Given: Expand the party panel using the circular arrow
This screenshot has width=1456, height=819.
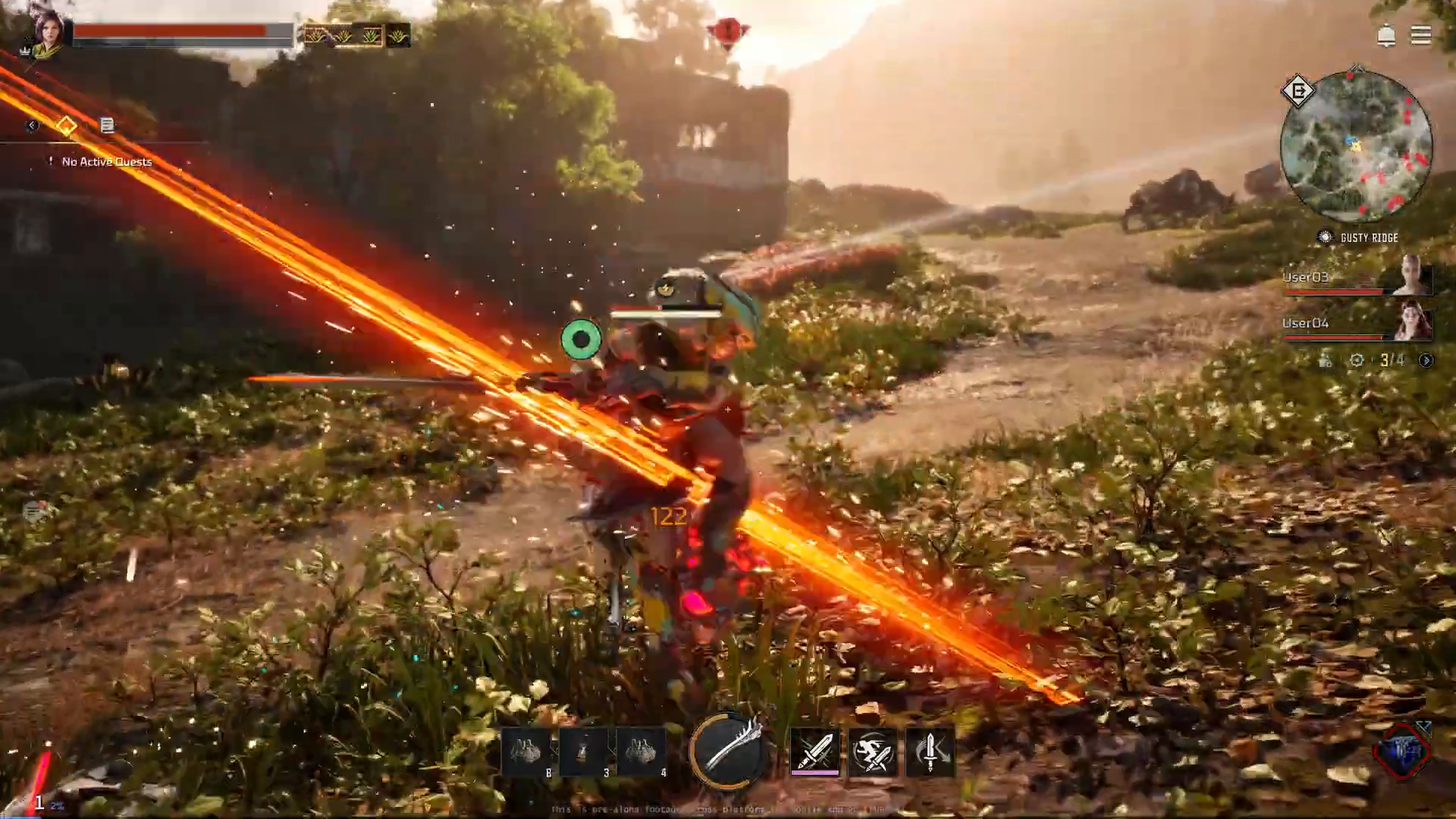Looking at the screenshot, I should (1426, 360).
